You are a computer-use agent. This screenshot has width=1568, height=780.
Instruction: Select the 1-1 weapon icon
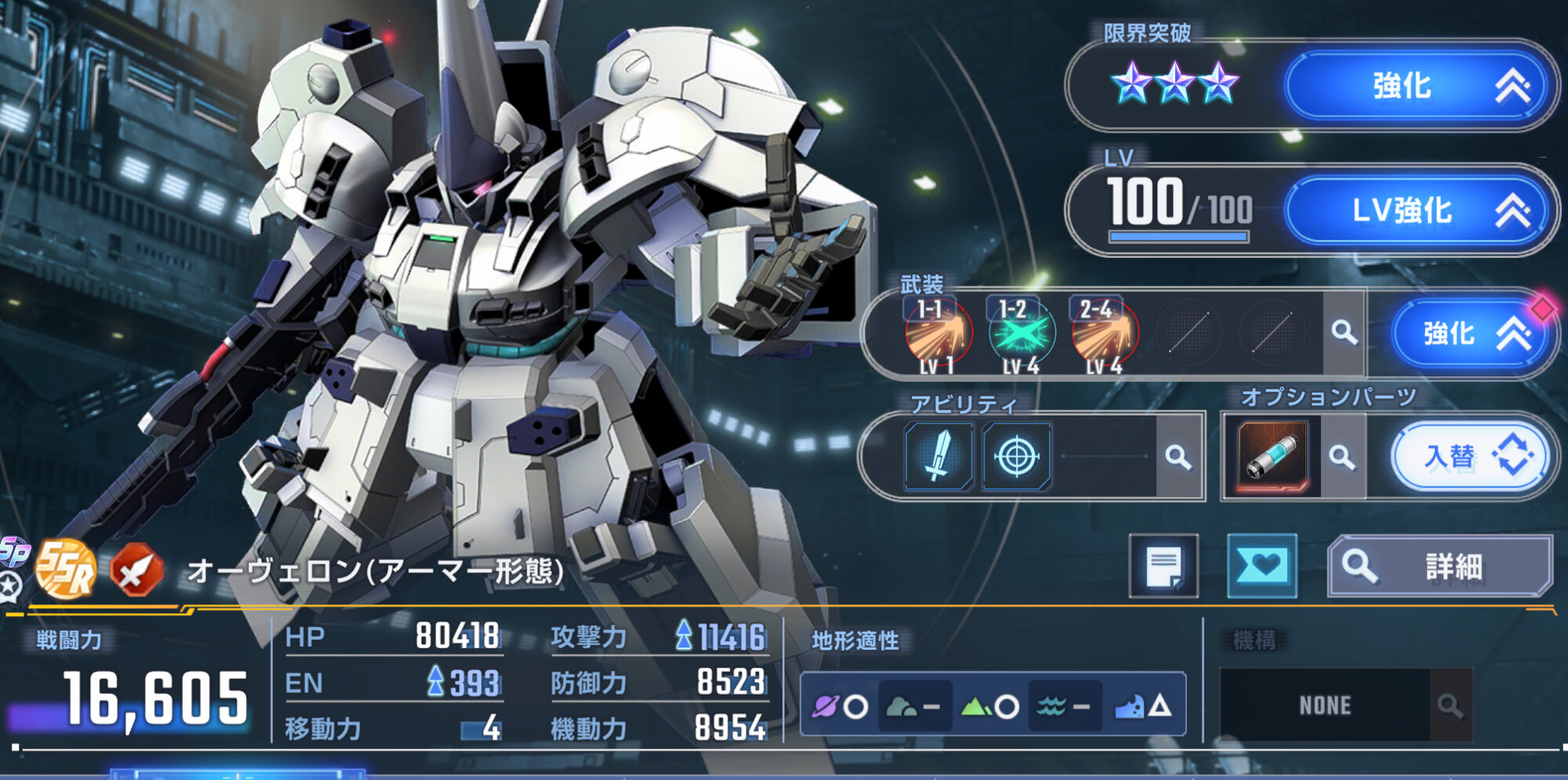click(938, 335)
